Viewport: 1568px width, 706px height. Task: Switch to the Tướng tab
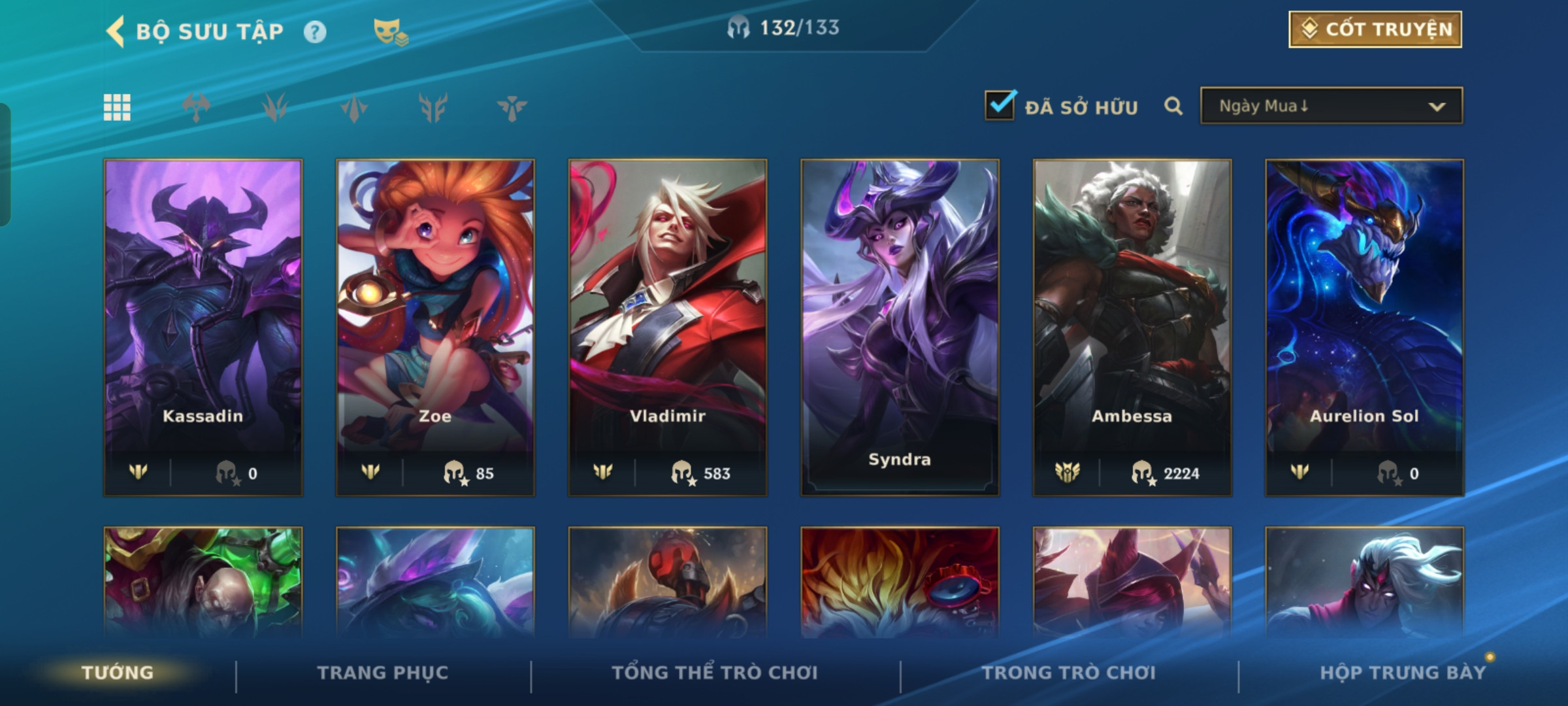[118, 673]
